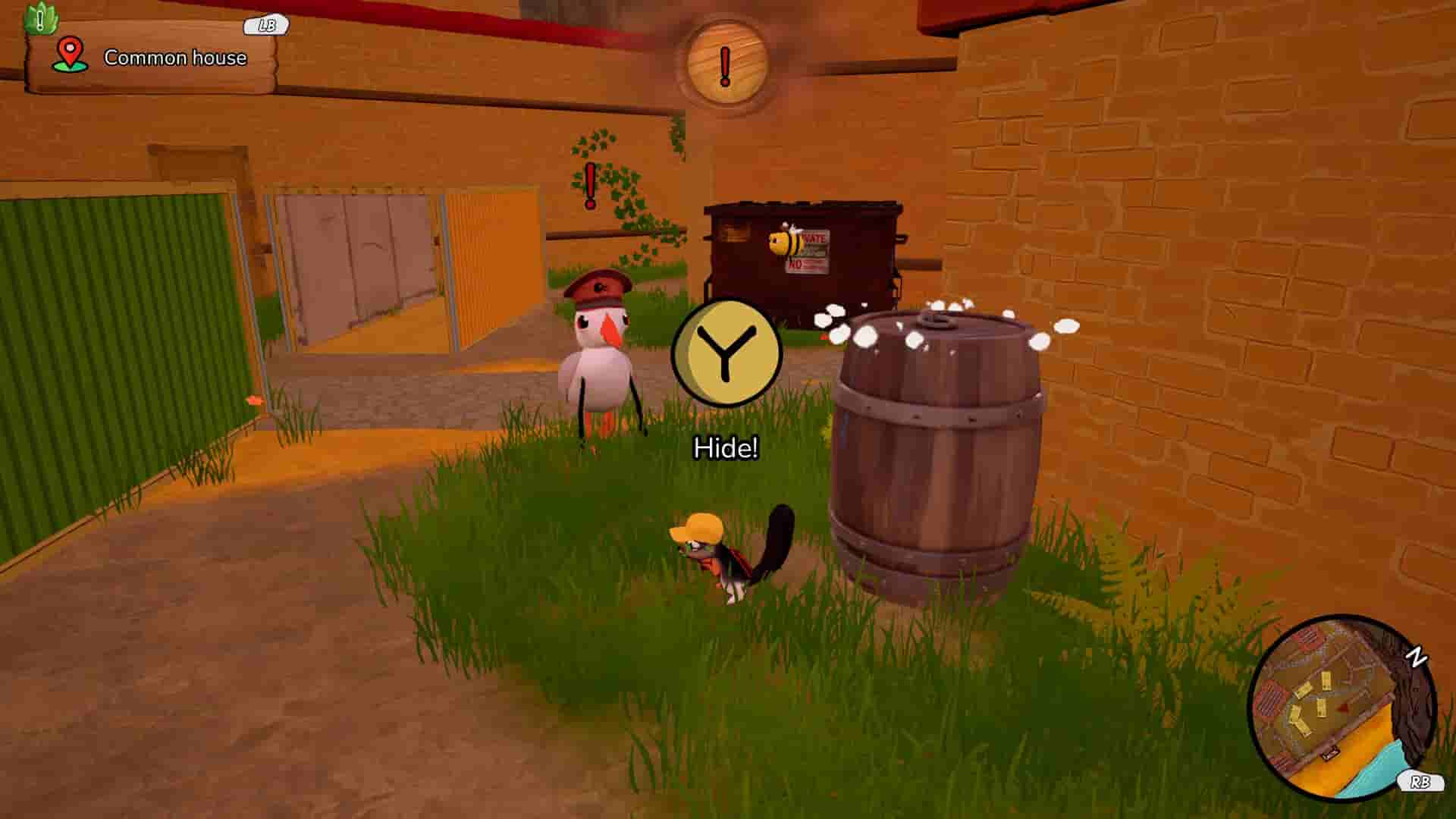1456x819 pixels.
Task: Click the Hide! action label
Action: click(x=726, y=449)
